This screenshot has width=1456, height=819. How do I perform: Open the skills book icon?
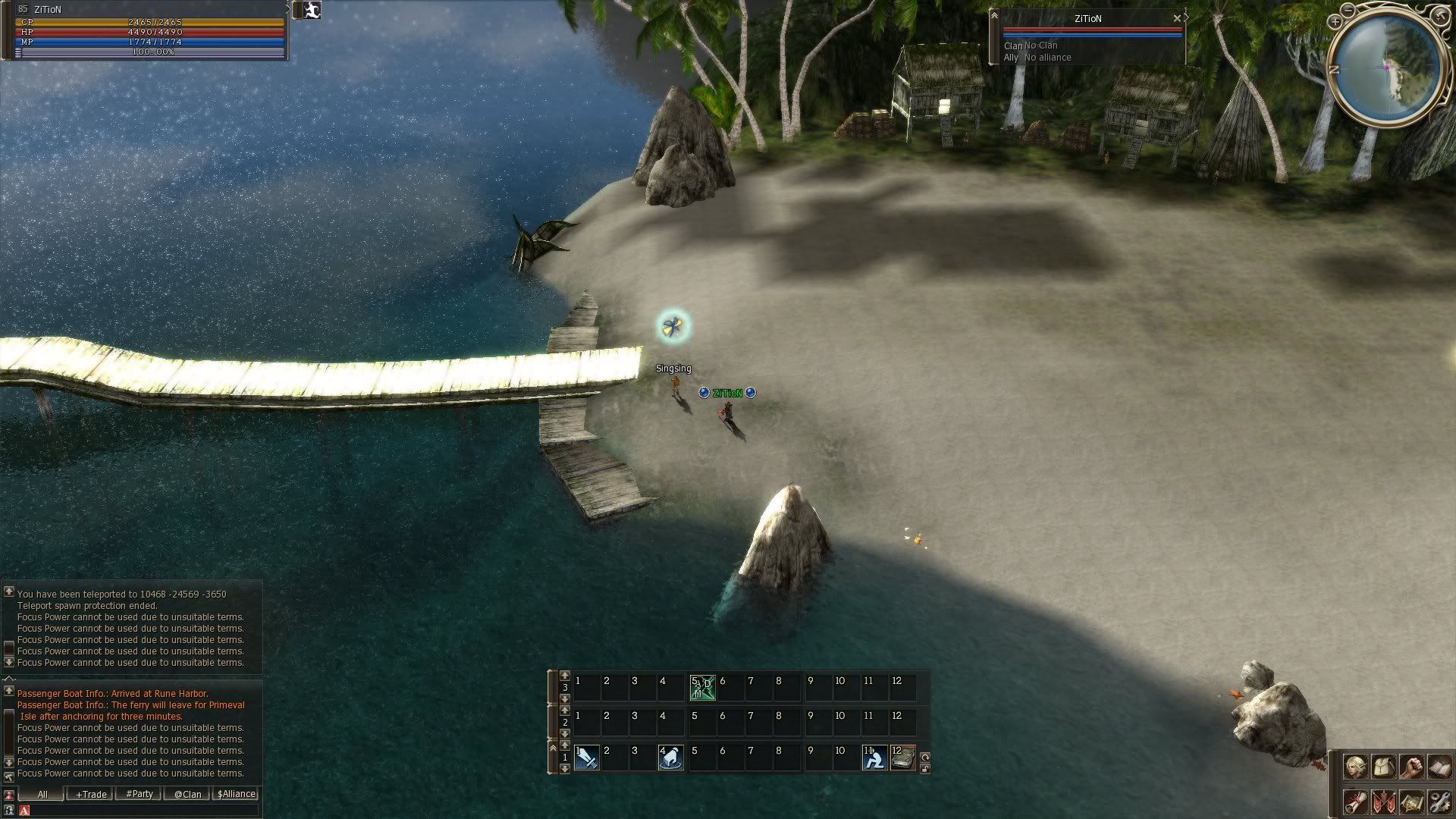pos(1439,767)
